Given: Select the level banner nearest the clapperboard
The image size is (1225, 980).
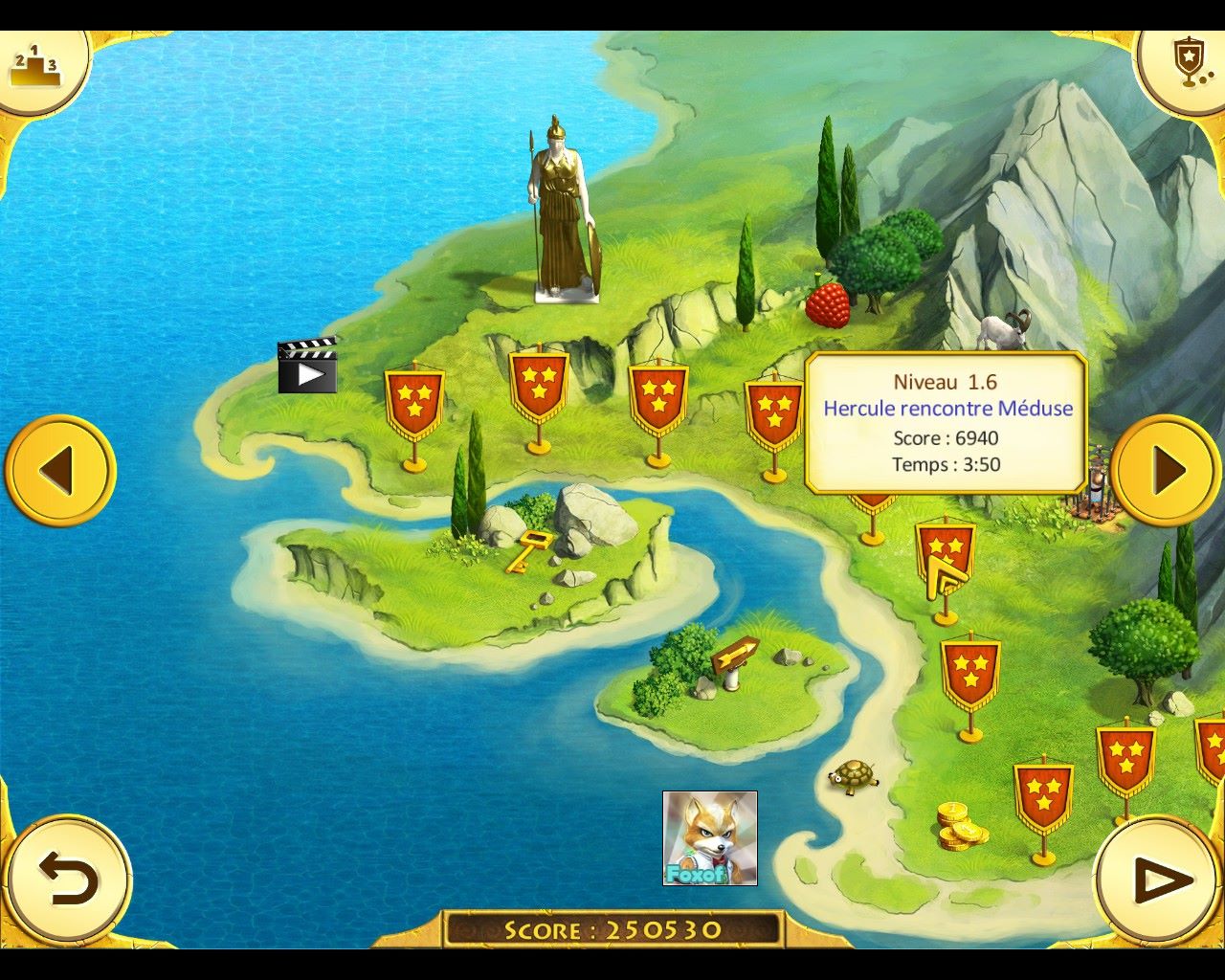Looking at the screenshot, I should [414, 402].
